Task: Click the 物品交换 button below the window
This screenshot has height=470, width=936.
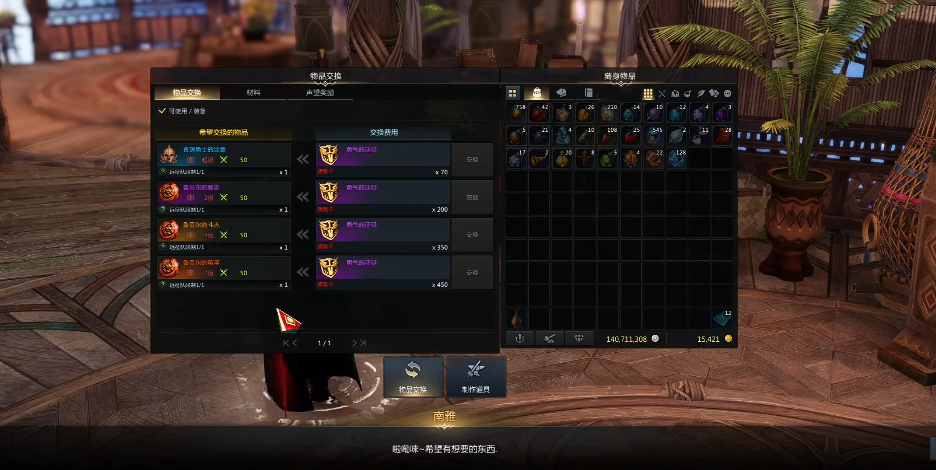Action: [x=412, y=377]
